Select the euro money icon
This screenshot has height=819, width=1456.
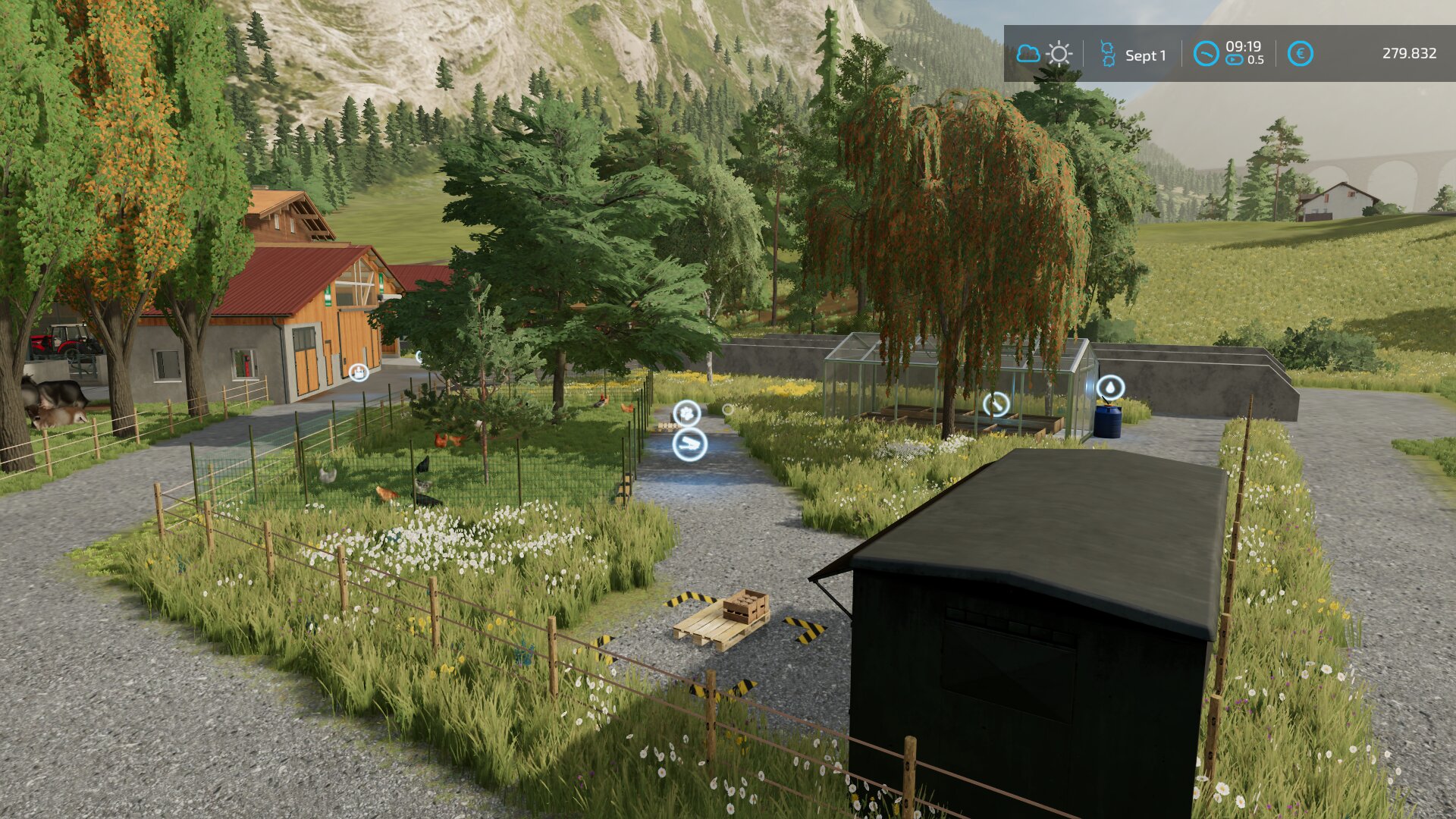click(1300, 54)
